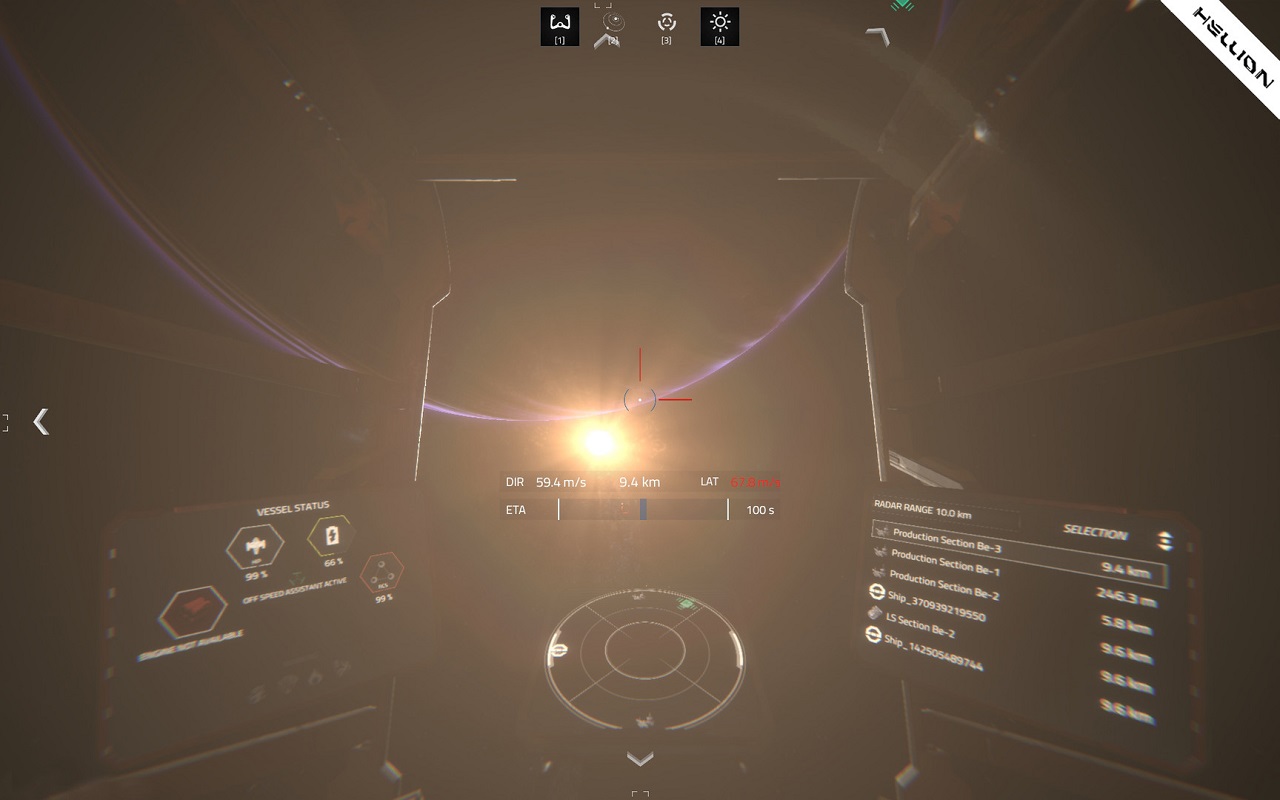Click the battery power hexagon icon
Viewport: 1280px width, 800px height.
(331, 537)
